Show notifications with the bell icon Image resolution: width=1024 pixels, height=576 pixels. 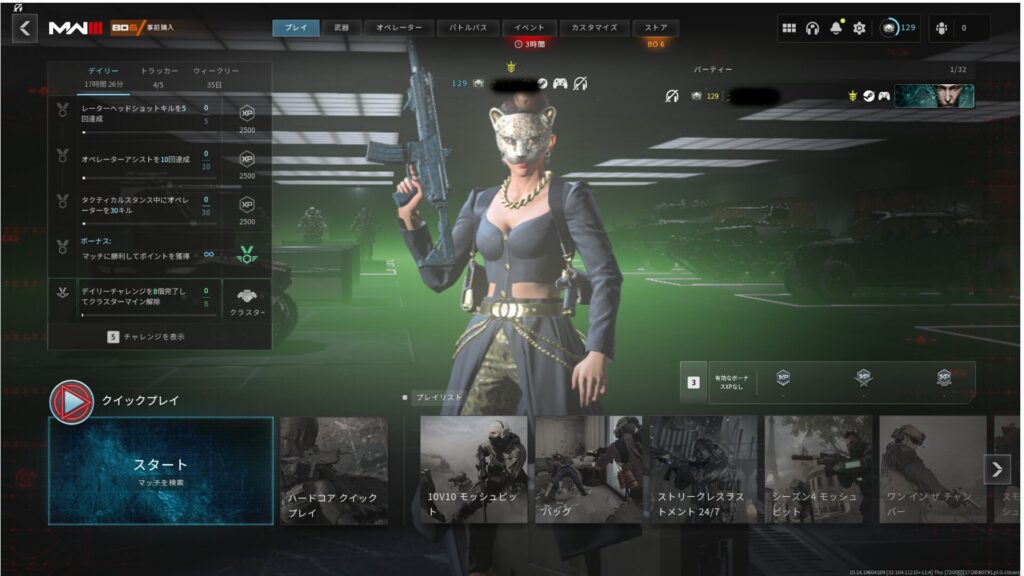[835, 29]
